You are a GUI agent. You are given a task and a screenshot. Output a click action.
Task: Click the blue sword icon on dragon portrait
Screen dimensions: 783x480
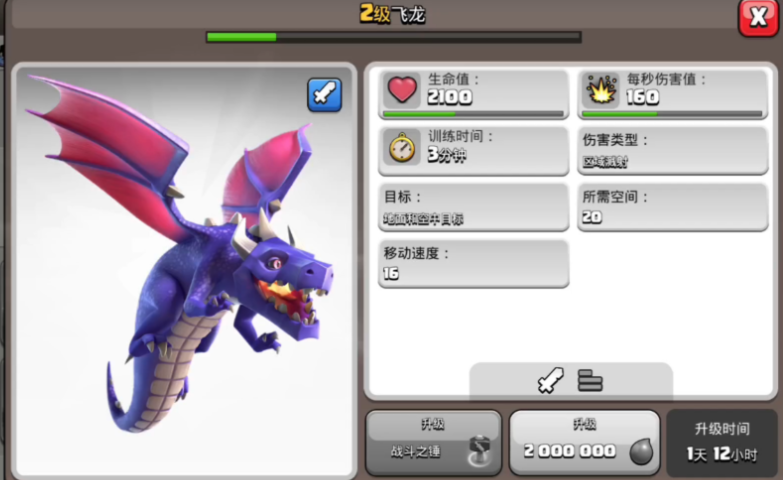click(x=324, y=95)
